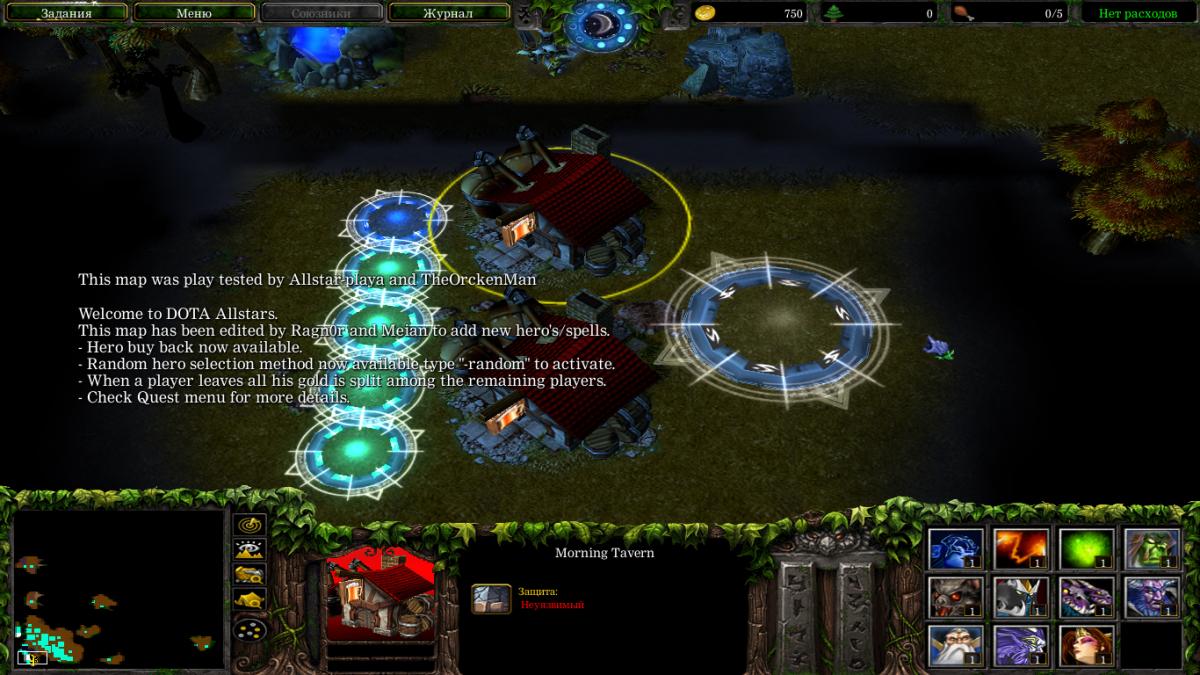Viewport: 1200px width, 675px height.
Task: Choose the white-bearded old wizard hero
Action: tap(955, 646)
